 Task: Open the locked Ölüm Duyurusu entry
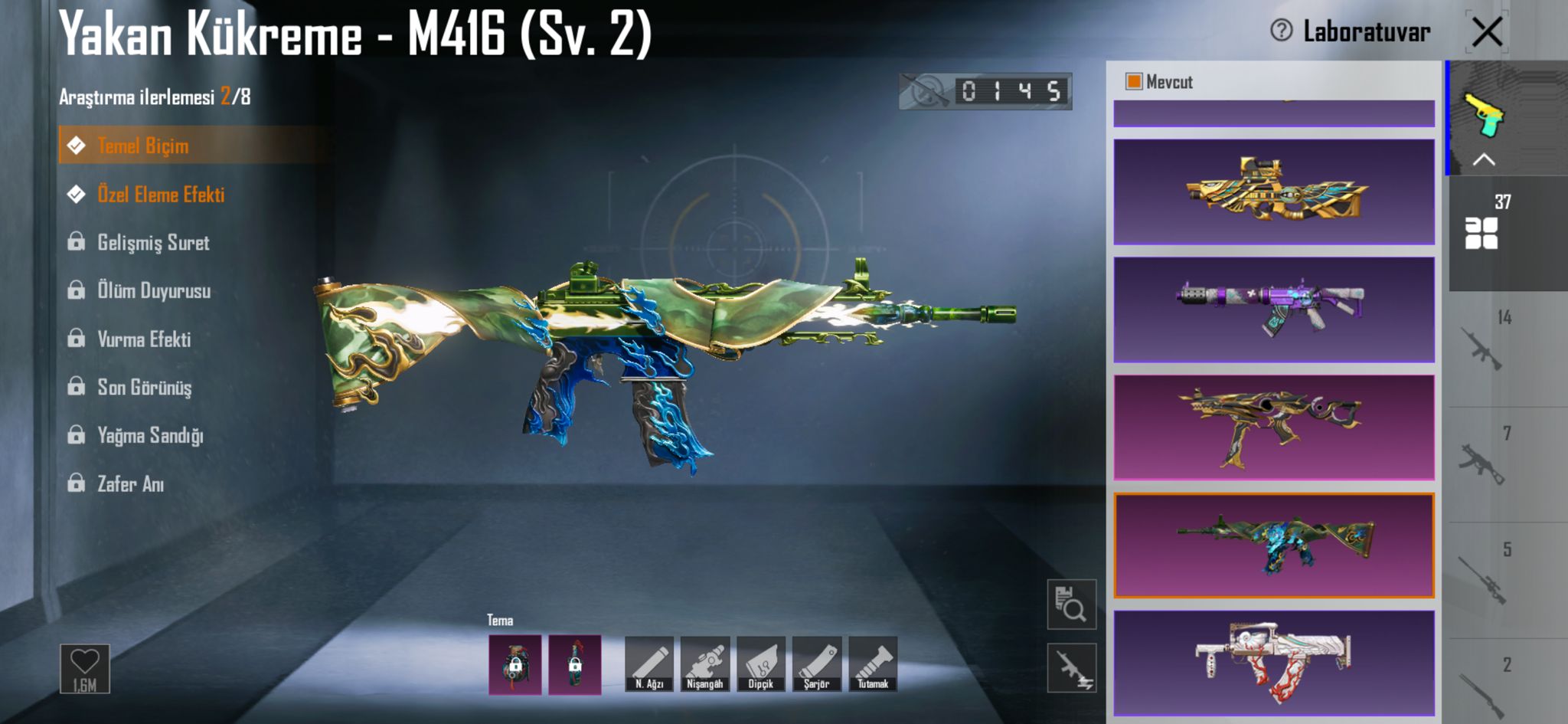coord(153,291)
